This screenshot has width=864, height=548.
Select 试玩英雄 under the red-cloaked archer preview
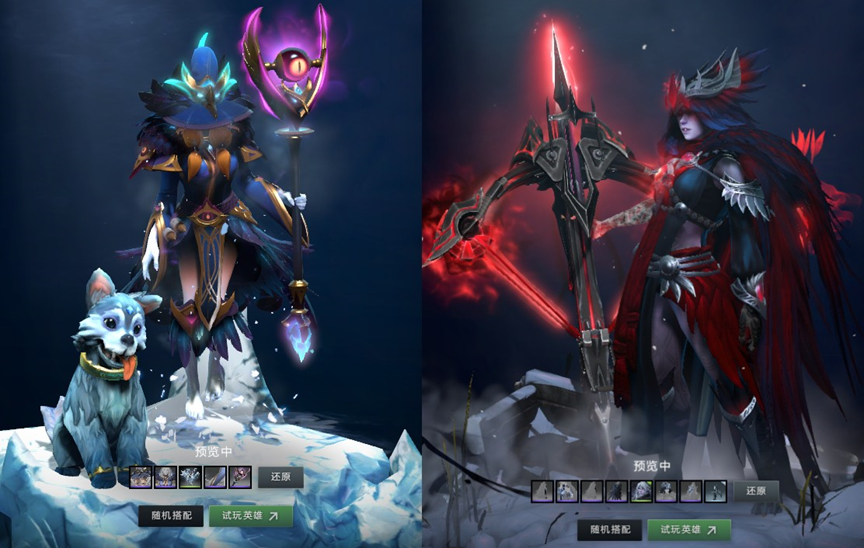[x=689, y=529]
